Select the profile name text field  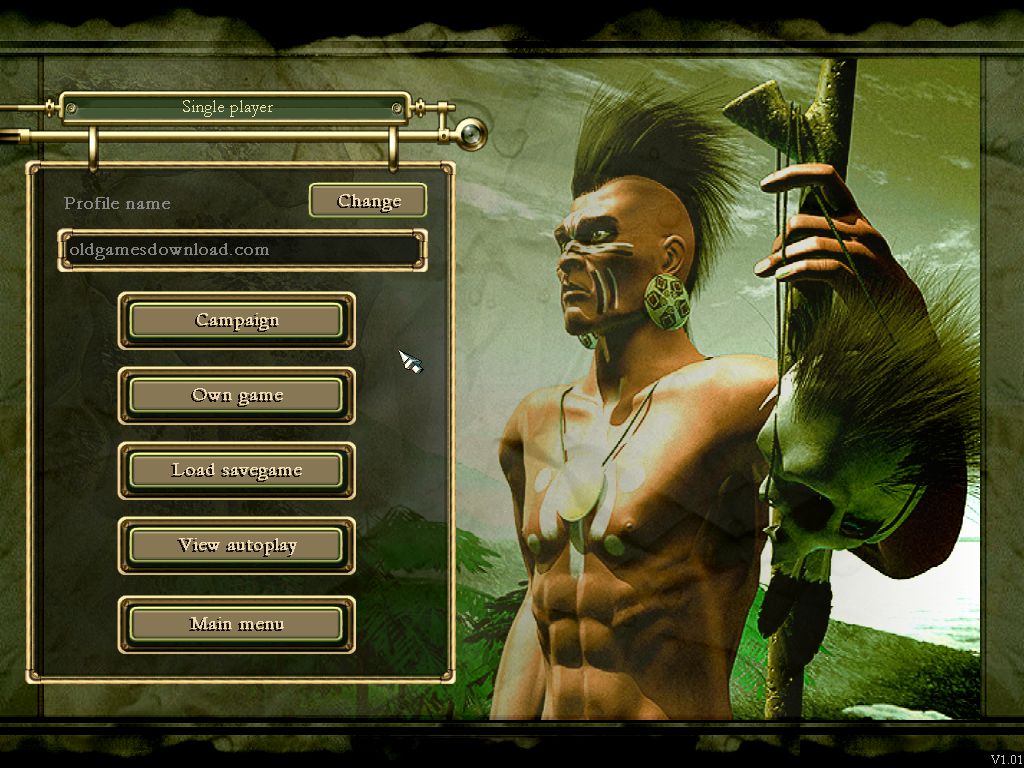point(241,250)
